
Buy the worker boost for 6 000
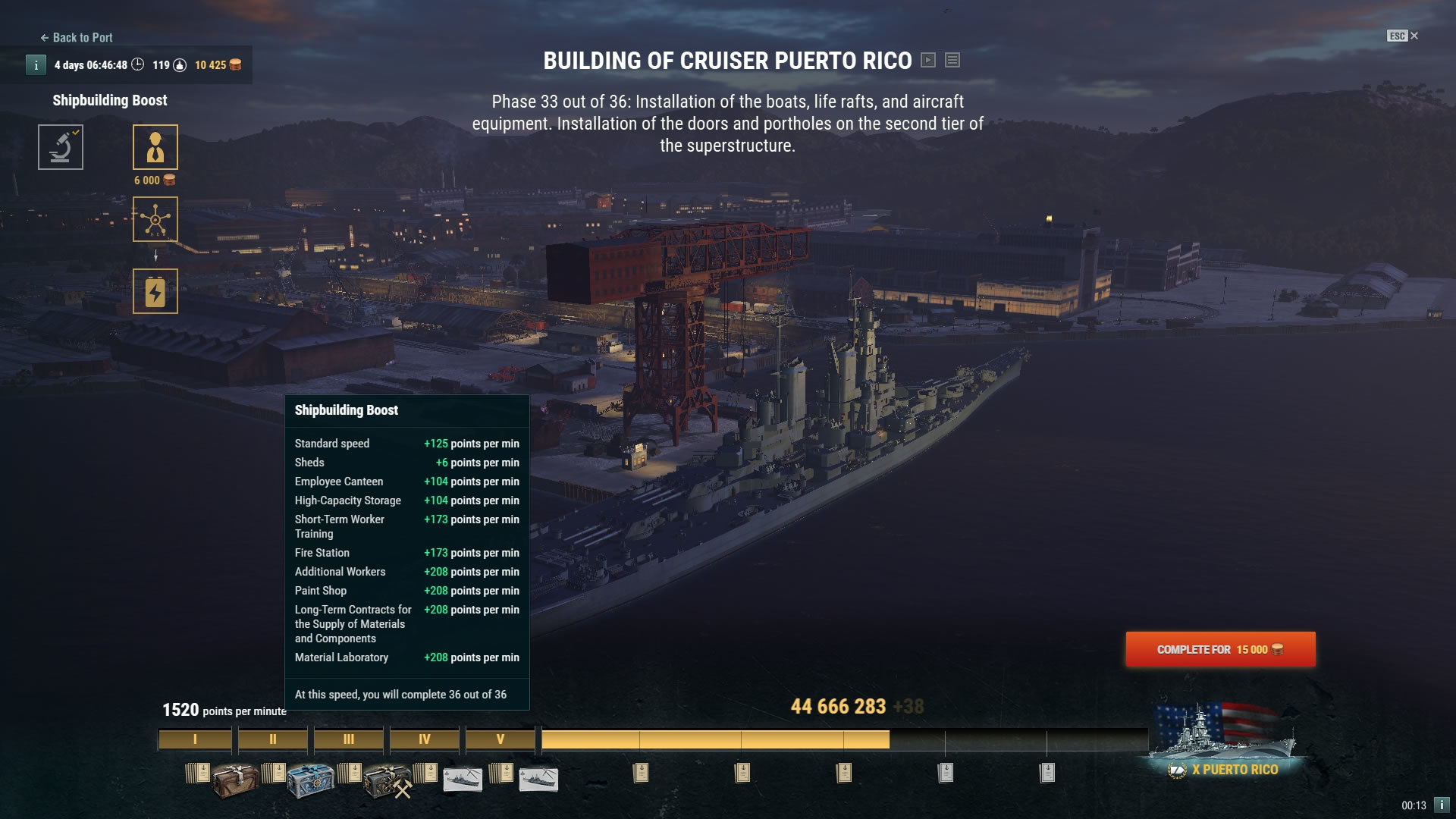click(155, 147)
